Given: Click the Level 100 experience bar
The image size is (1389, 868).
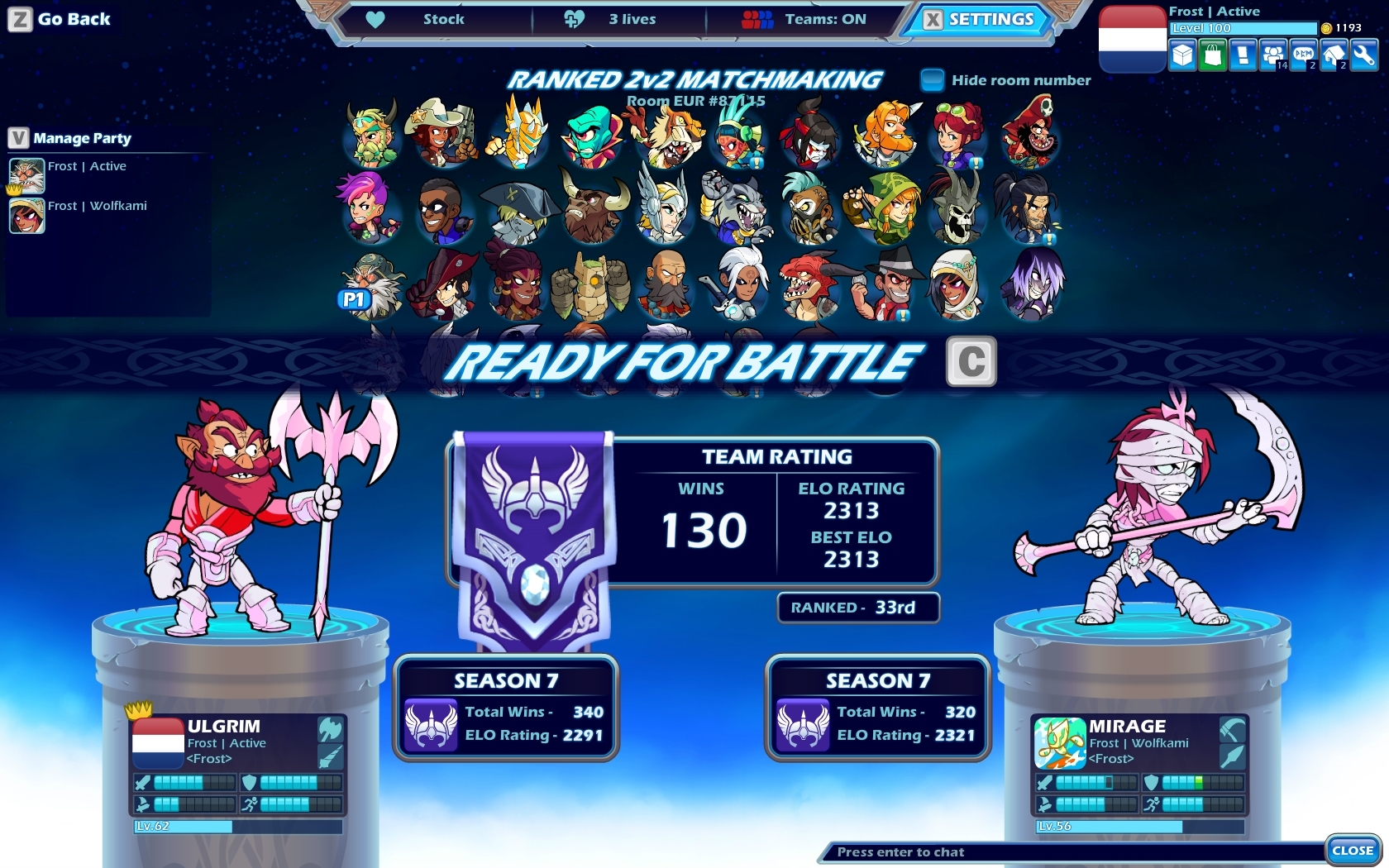Looking at the screenshot, I should (x=1242, y=28).
